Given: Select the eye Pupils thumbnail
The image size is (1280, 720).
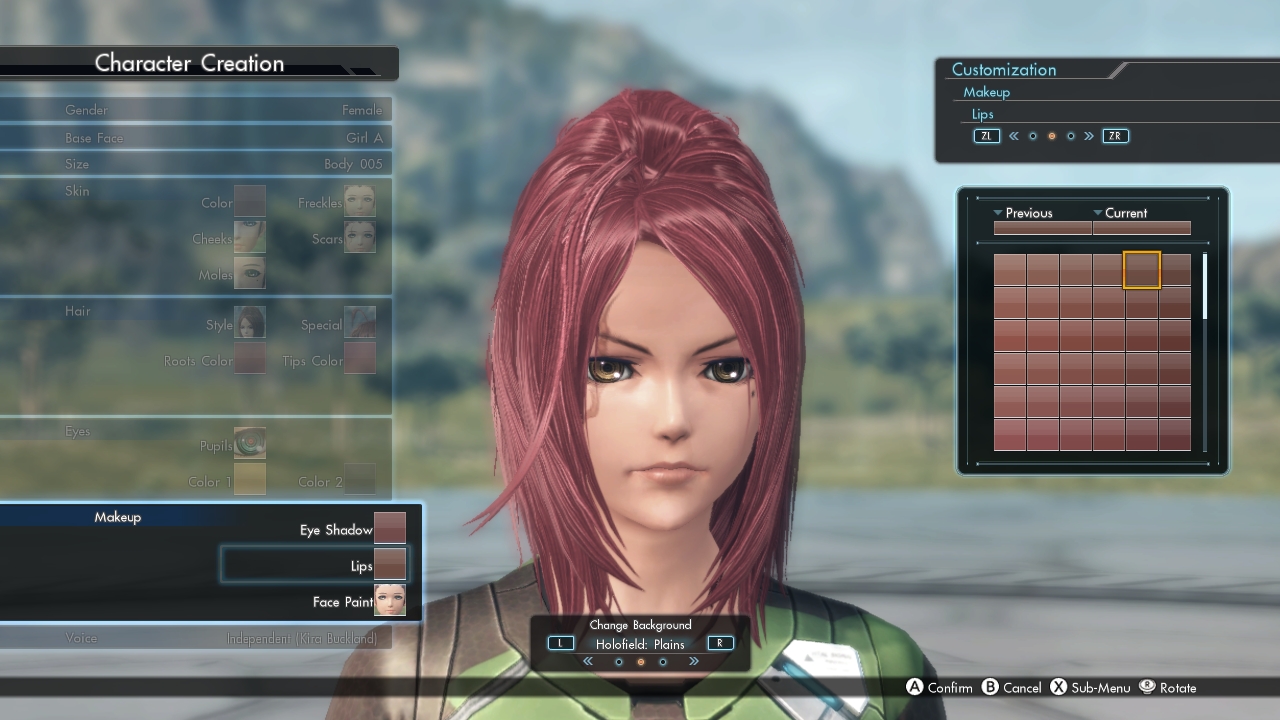Looking at the screenshot, I should click(250, 443).
